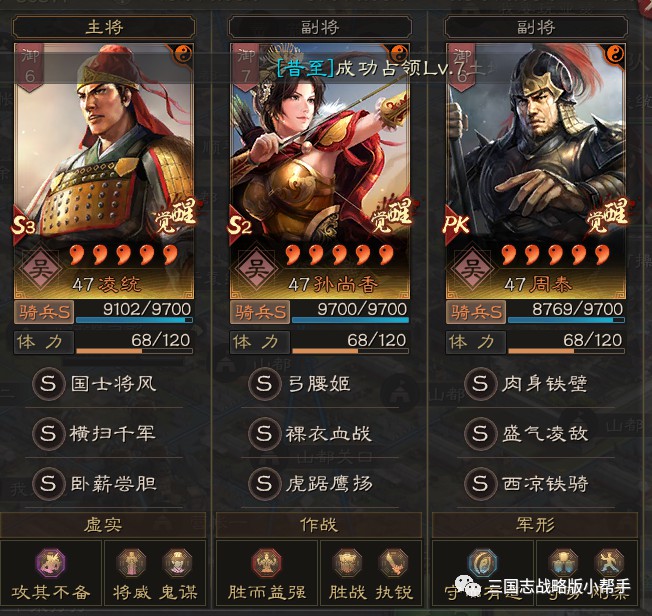Choose the 虎踞鹰扬 skill
This screenshot has height=616, width=652.
click(x=320, y=484)
